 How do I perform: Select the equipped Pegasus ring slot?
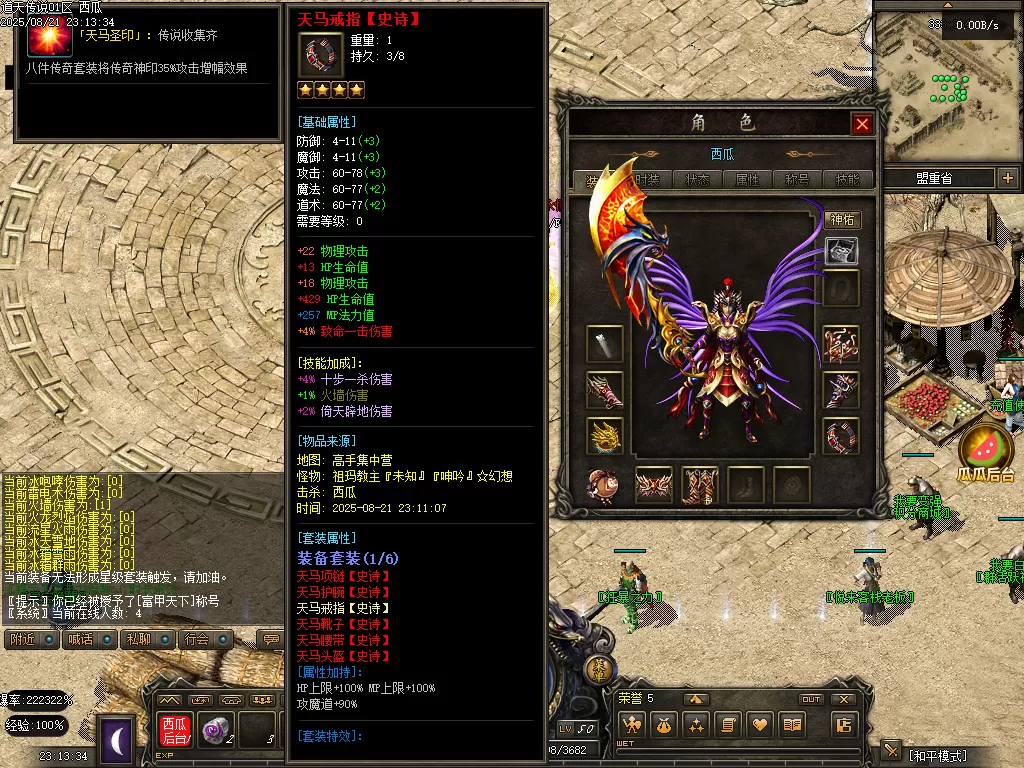click(841, 436)
